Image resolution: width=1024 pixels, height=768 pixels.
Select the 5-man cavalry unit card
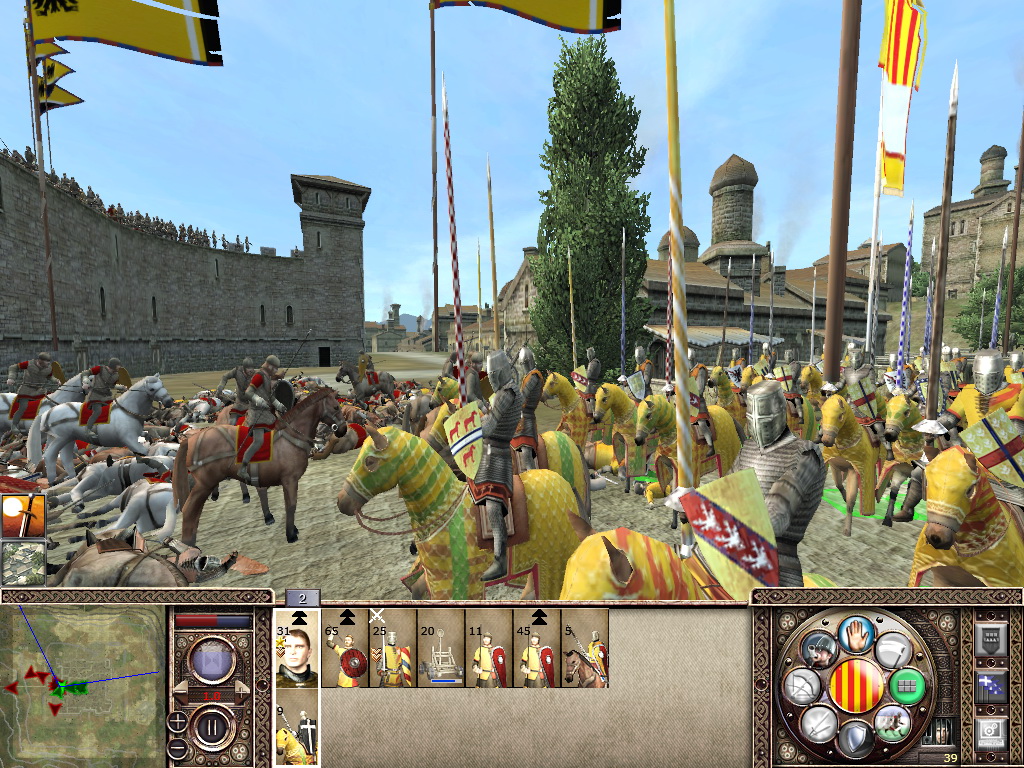tap(585, 648)
